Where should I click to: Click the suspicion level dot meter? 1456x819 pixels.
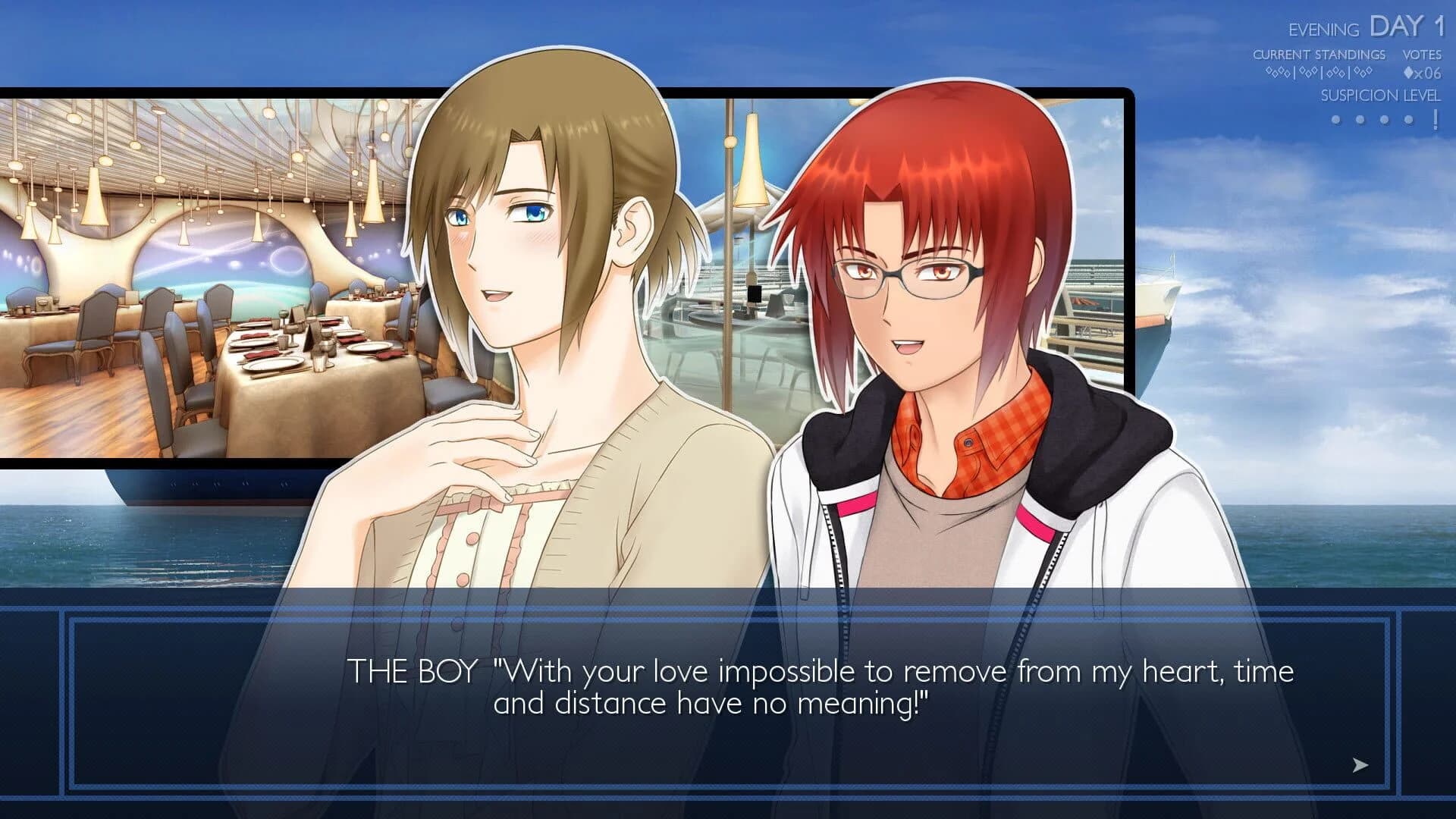pyautogui.click(x=1373, y=119)
